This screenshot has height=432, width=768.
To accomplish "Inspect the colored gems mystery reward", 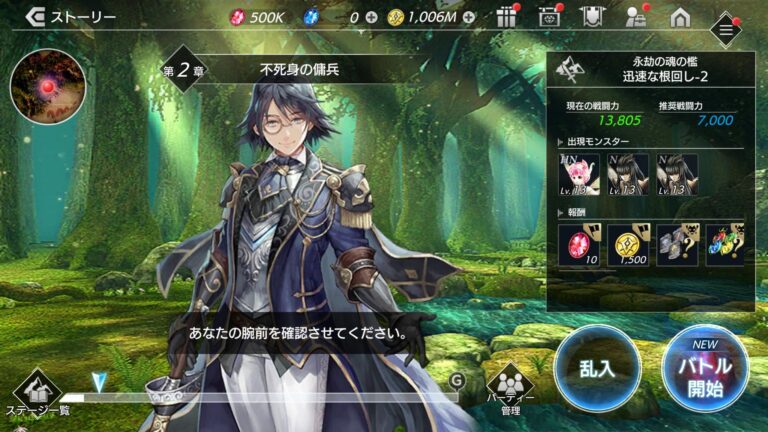I will pos(726,243).
